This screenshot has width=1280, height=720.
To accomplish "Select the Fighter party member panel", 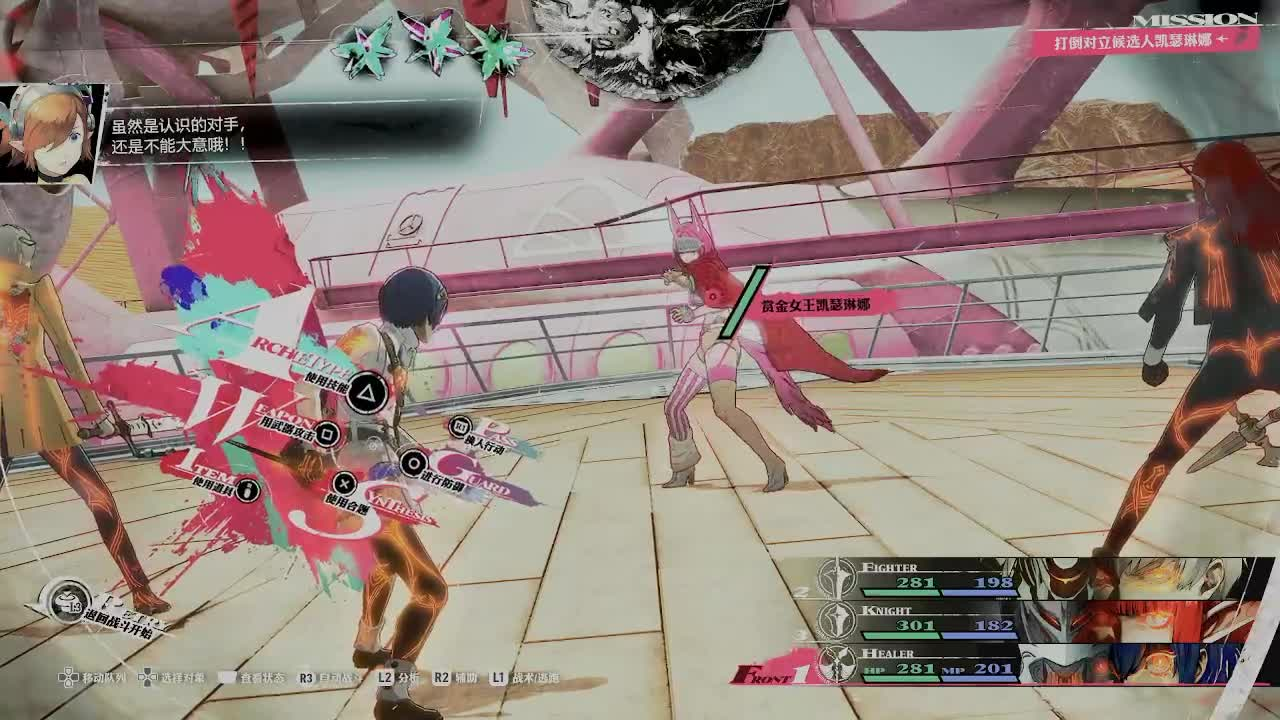I will point(1030,578).
